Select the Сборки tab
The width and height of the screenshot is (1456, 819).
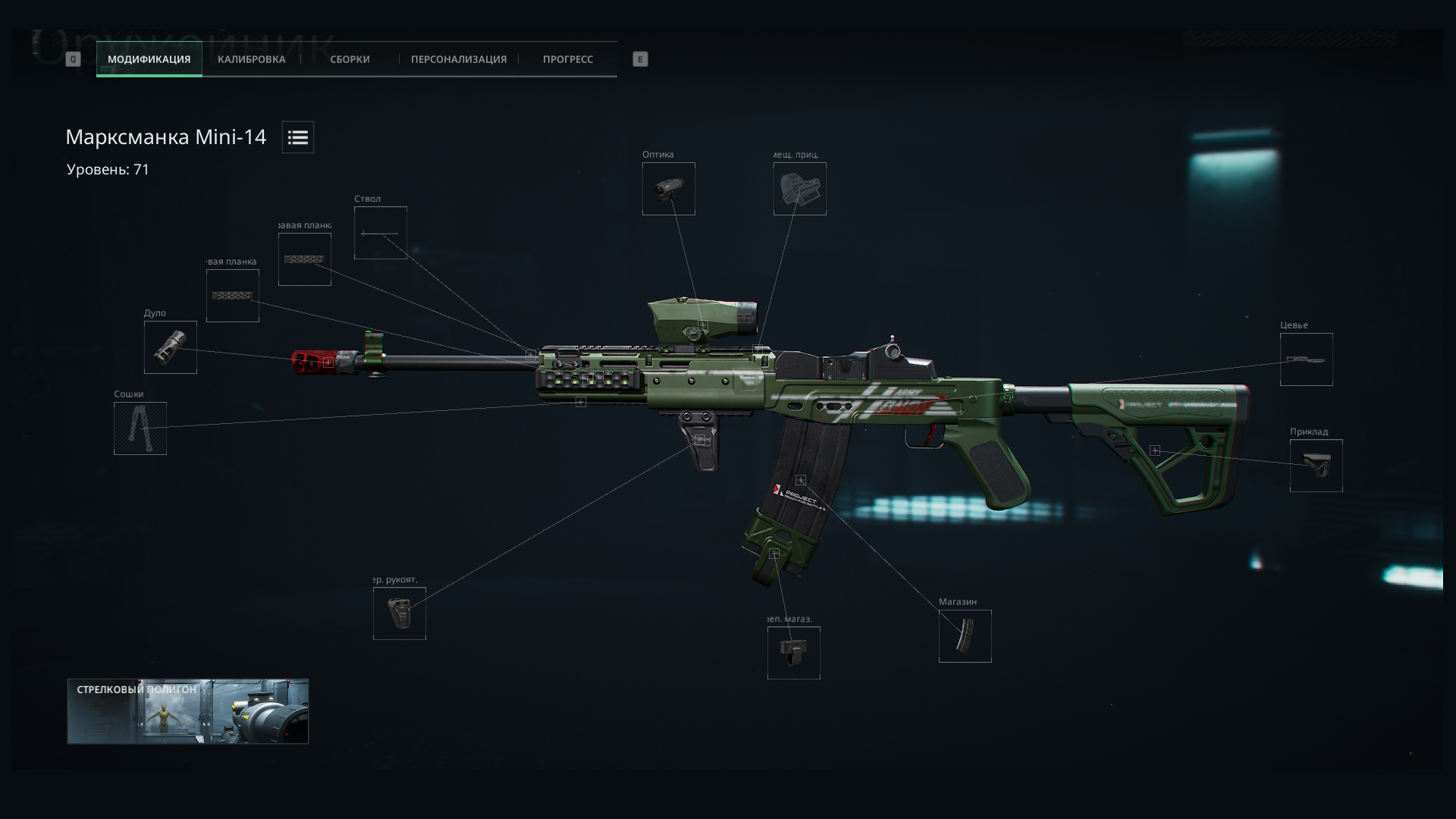(350, 59)
